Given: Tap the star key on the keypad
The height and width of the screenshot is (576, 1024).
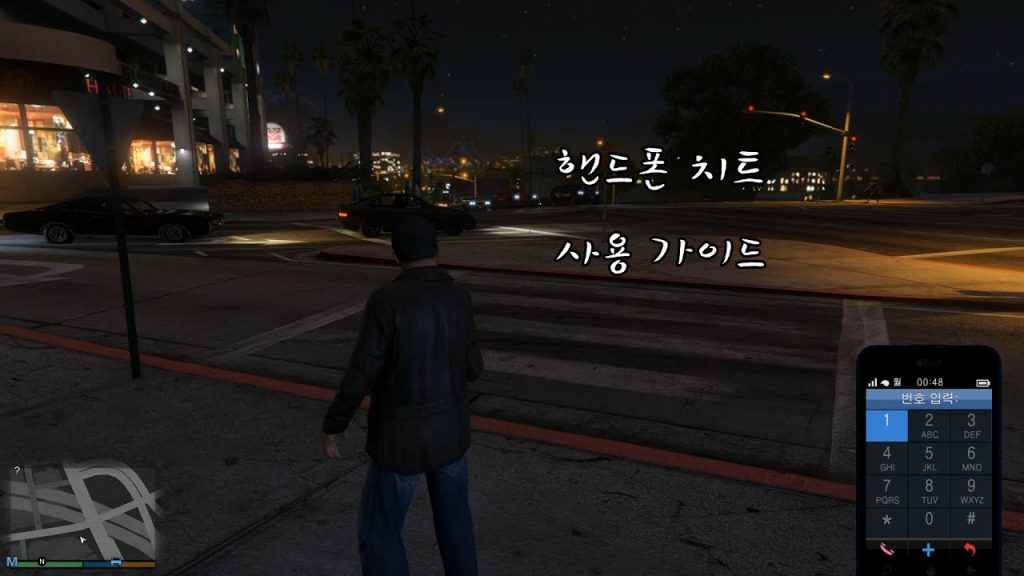Looking at the screenshot, I should point(886,520).
